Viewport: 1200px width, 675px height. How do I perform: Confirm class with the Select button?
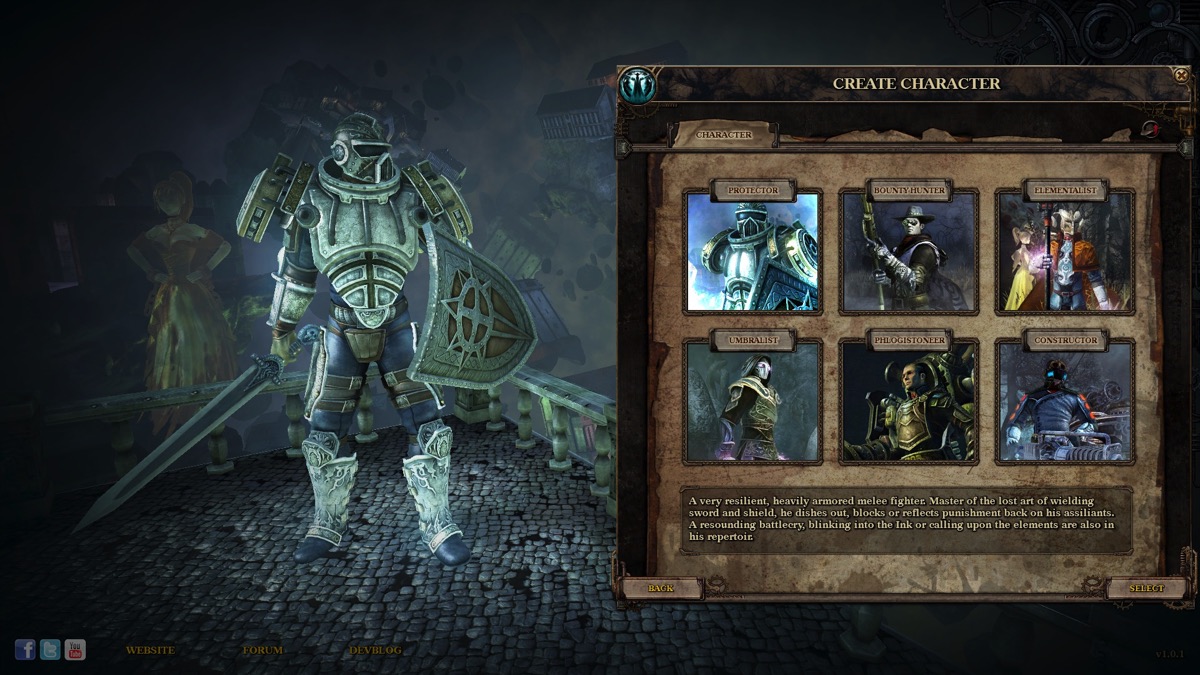[1146, 588]
